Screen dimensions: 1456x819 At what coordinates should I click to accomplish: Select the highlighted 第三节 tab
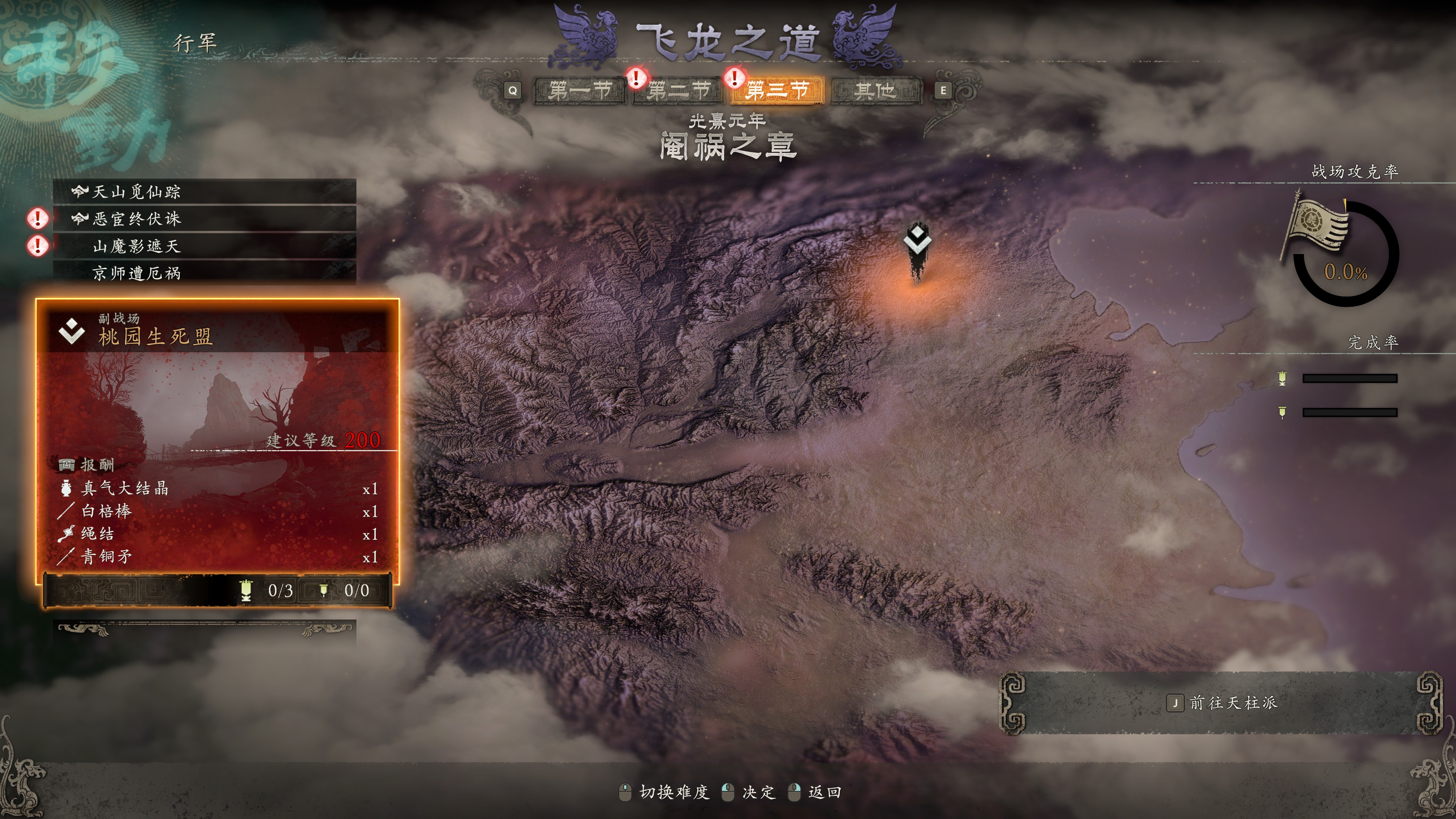pos(777,91)
